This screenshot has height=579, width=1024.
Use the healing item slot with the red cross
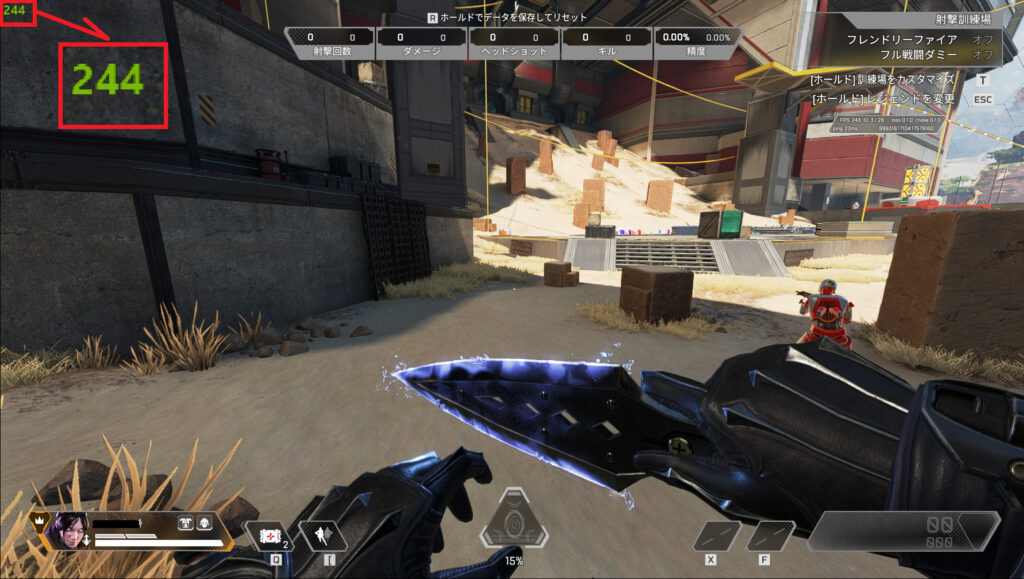(267, 536)
